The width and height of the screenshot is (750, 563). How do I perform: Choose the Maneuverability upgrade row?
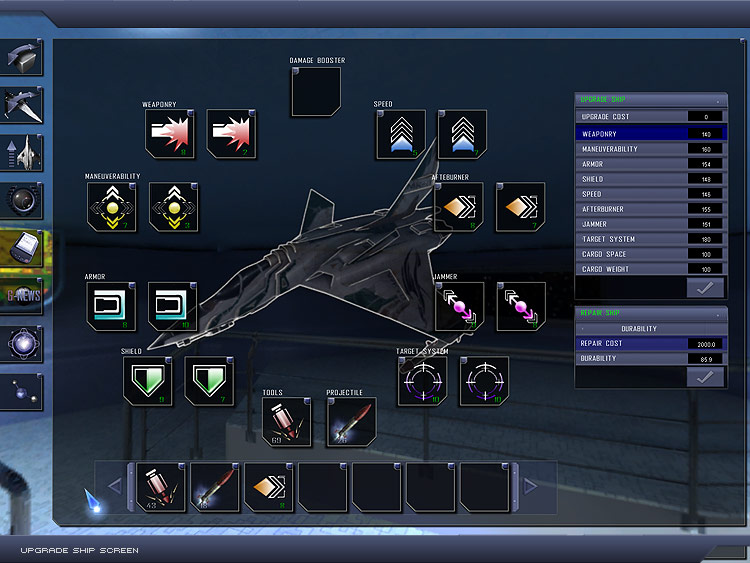(x=650, y=149)
